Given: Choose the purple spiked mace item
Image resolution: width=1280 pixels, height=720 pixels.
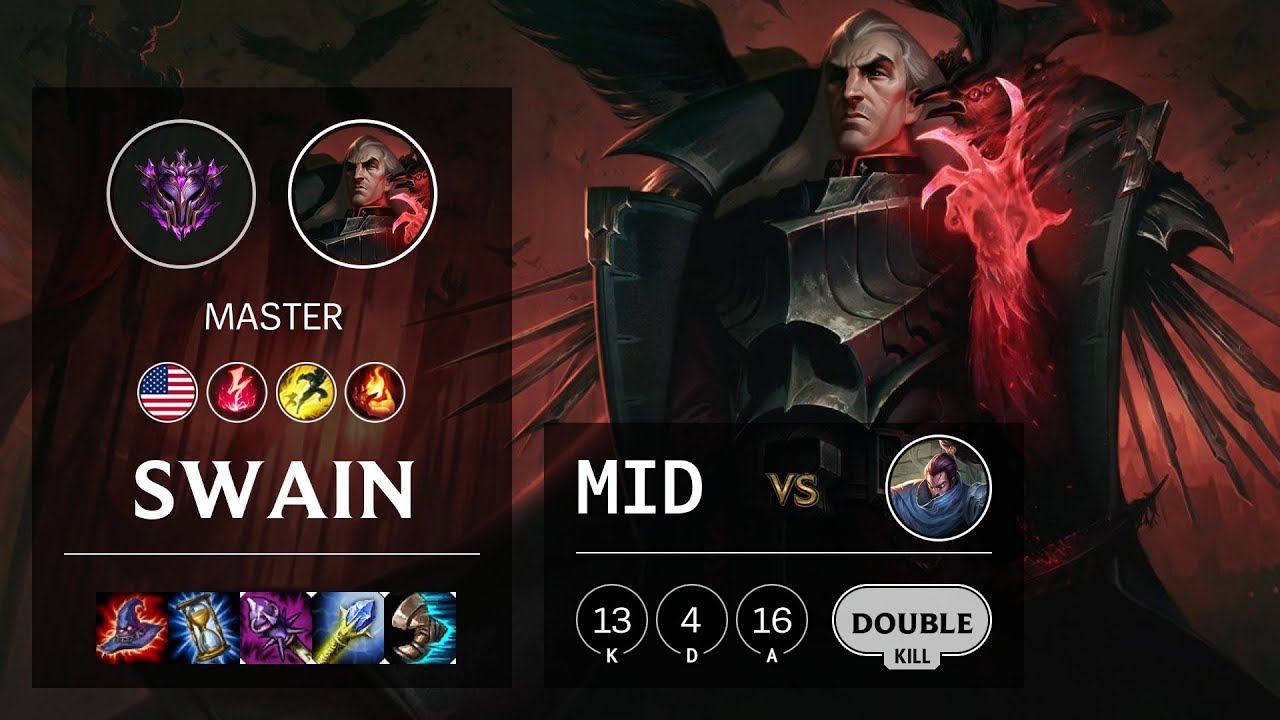Looking at the screenshot, I should [276, 627].
